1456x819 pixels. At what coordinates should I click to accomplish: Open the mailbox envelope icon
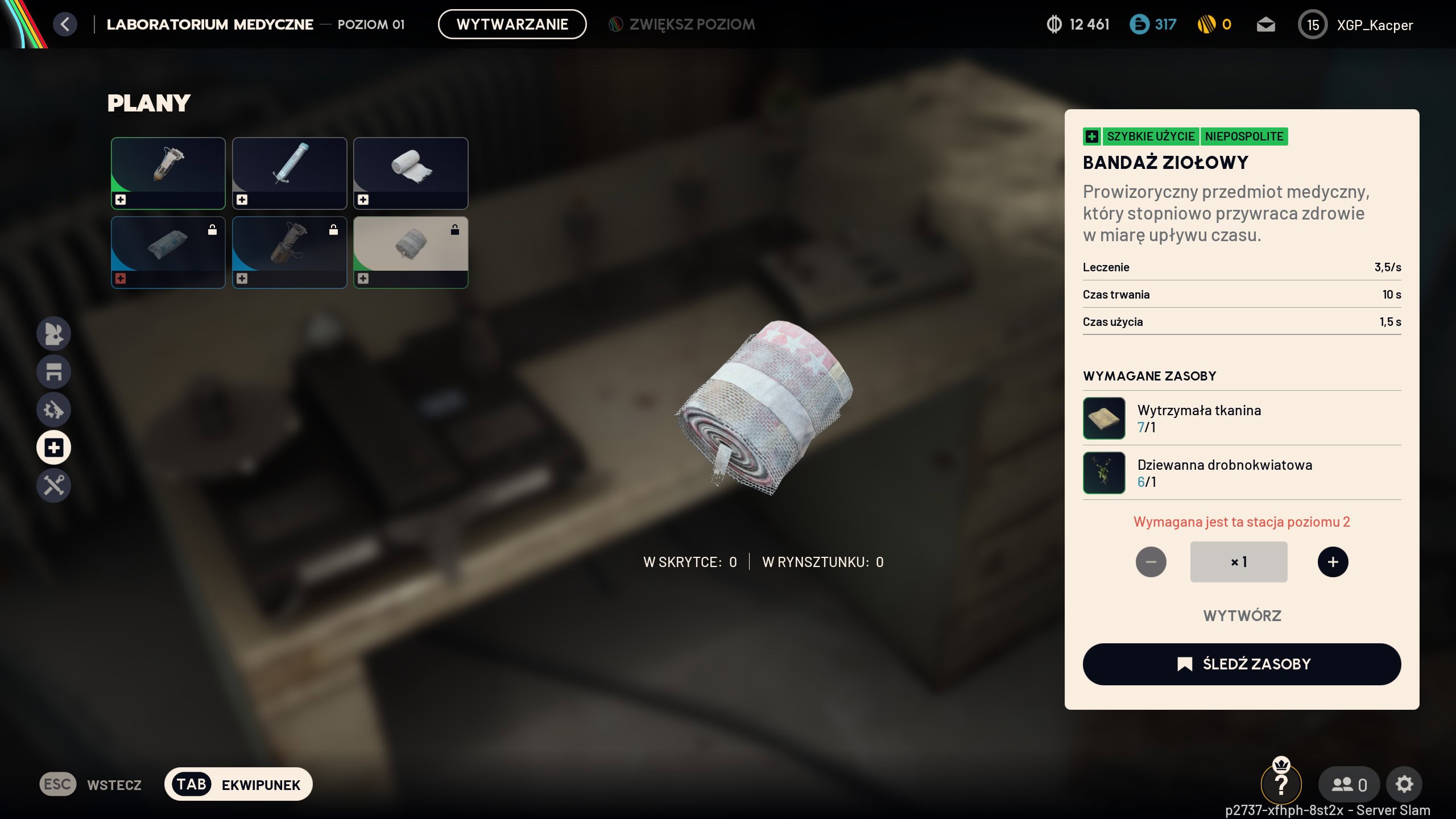[x=1265, y=24]
